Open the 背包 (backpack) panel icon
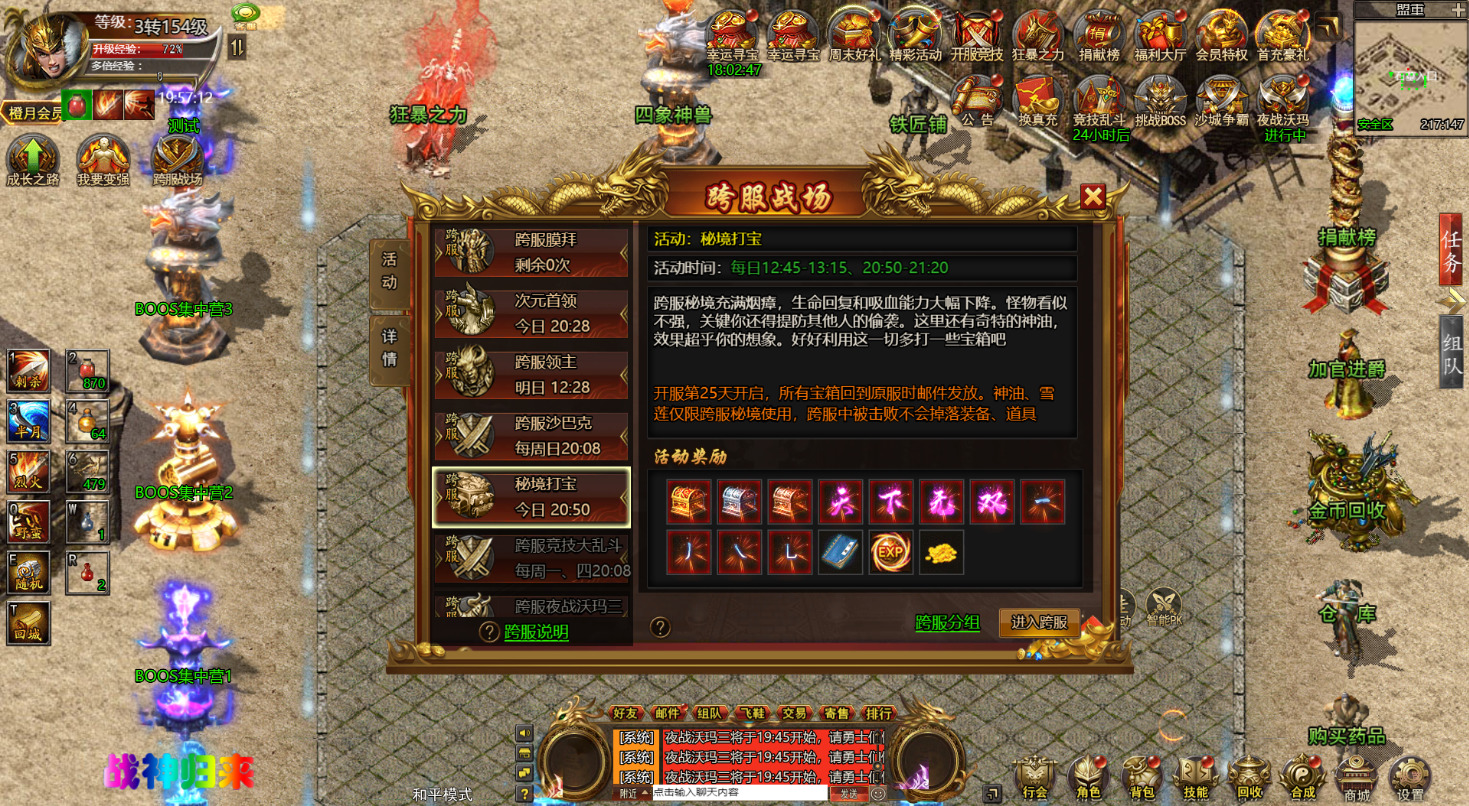The height and width of the screenshot is (806, 1469). click(1140, 775)
